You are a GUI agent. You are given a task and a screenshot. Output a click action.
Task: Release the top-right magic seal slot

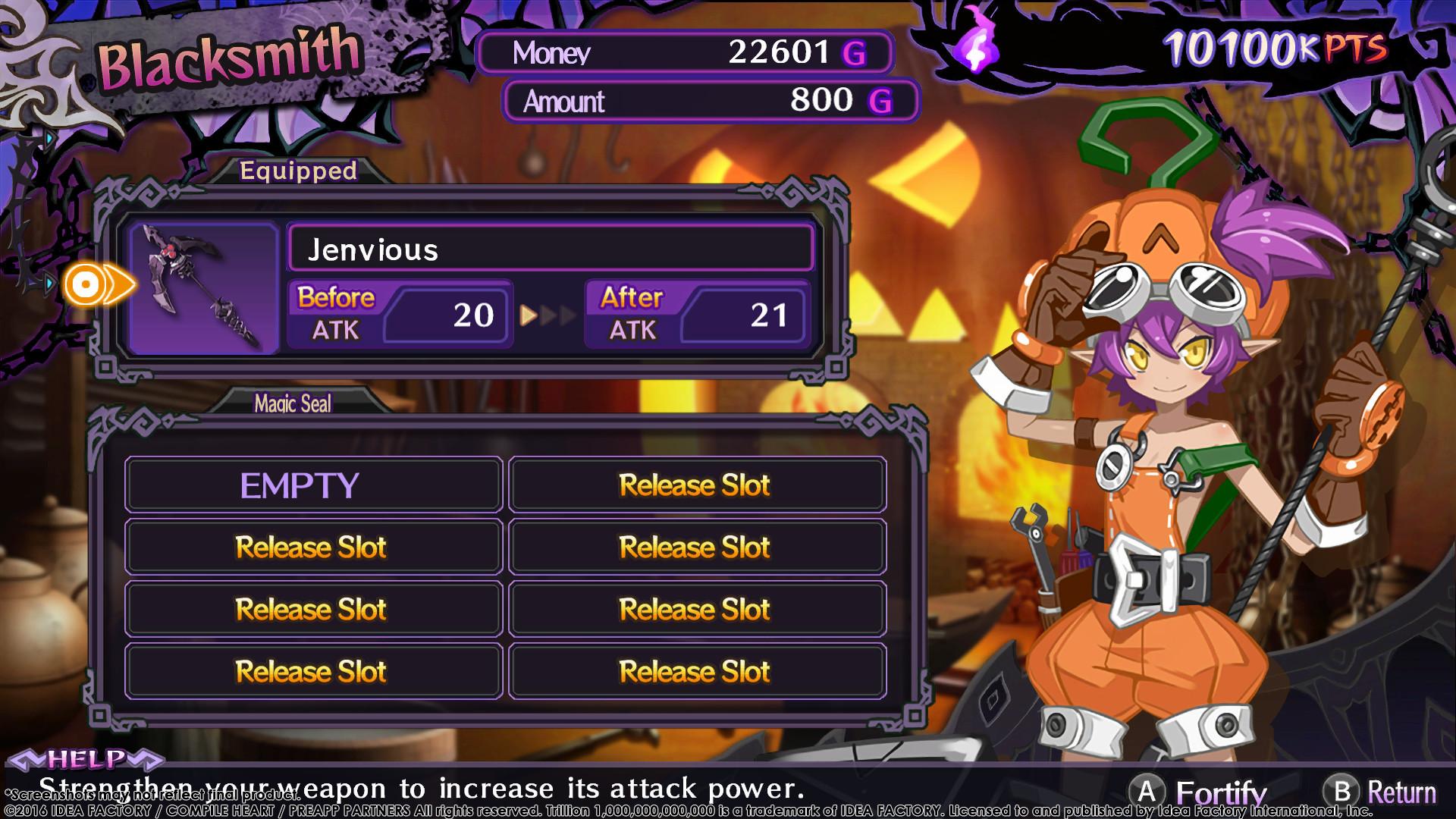[x=695, y=484]
